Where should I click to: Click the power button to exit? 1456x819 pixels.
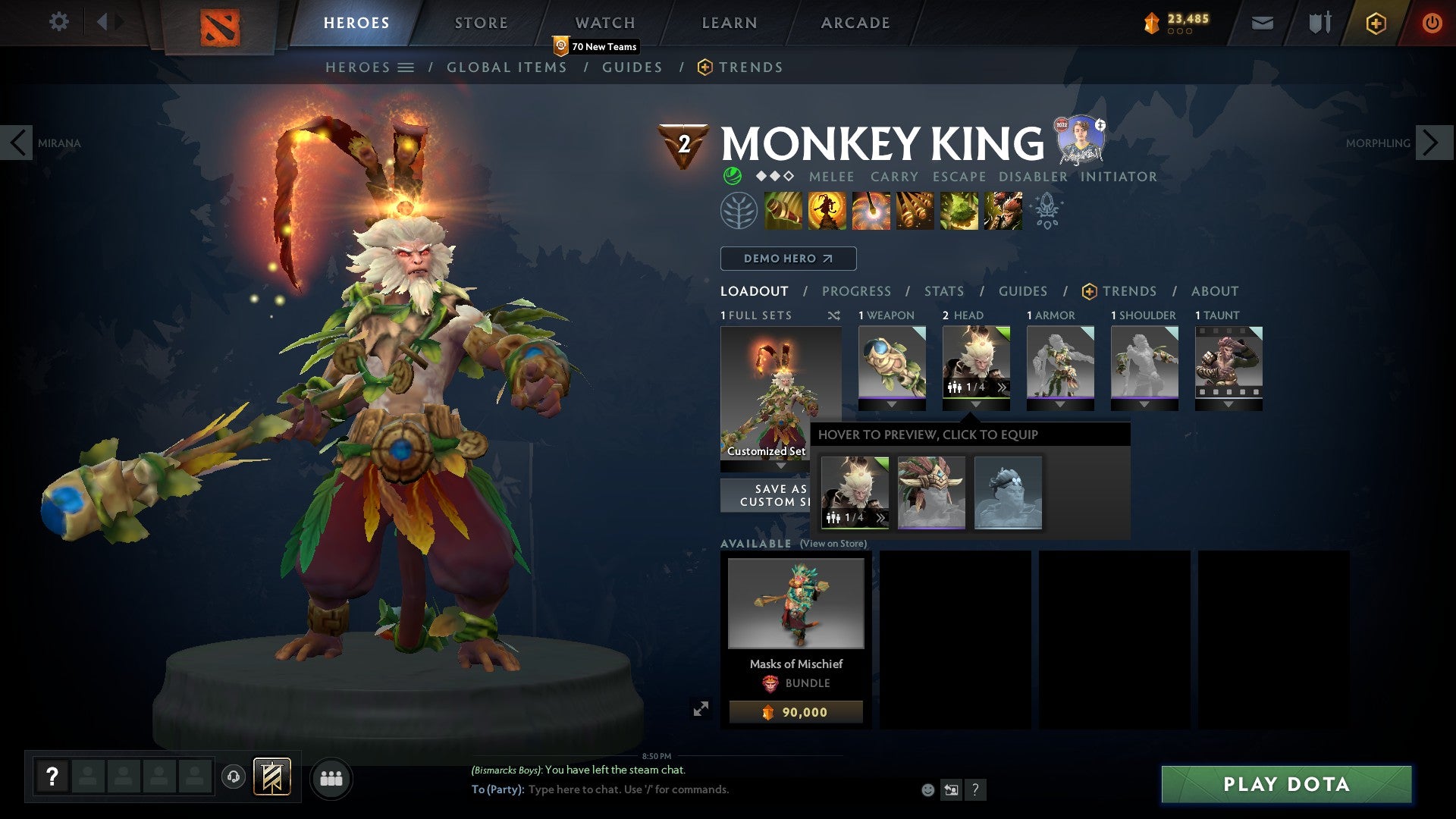coord(1432,23)
